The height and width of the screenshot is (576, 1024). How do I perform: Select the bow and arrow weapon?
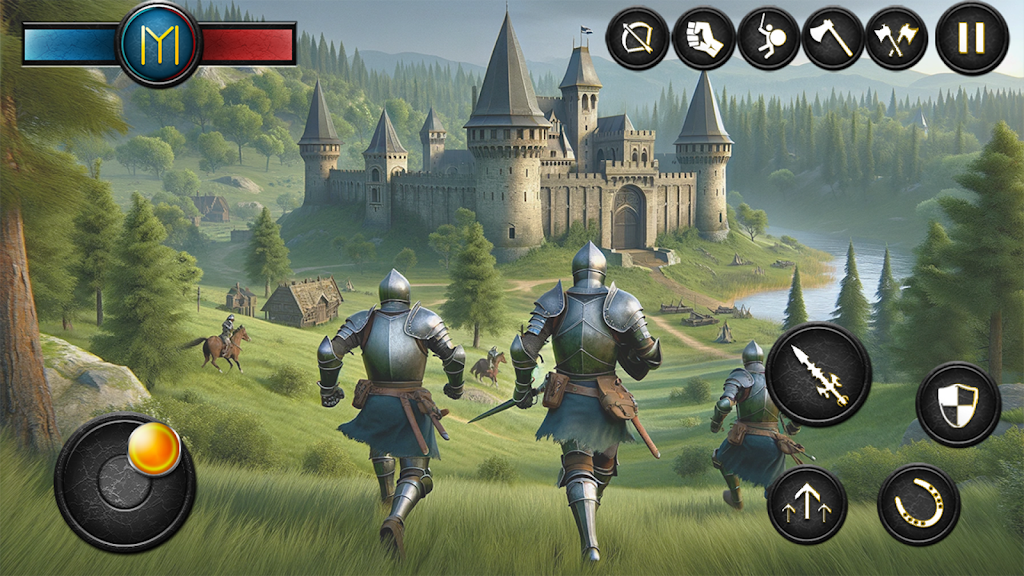click(x=637, y=38)
